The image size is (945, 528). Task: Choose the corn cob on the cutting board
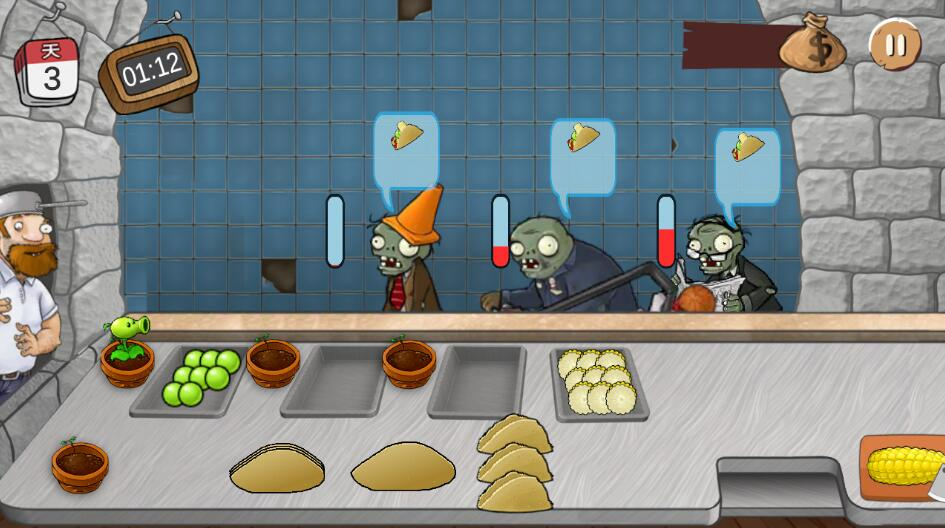click(903, 466)
